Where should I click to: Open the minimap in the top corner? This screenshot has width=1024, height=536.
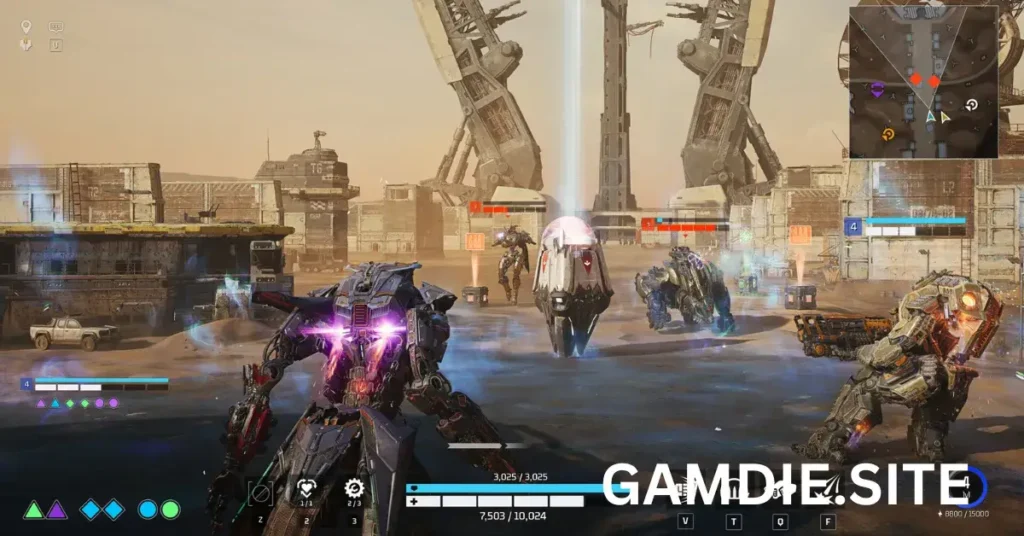pyautogui.click(x=923, y=82)
